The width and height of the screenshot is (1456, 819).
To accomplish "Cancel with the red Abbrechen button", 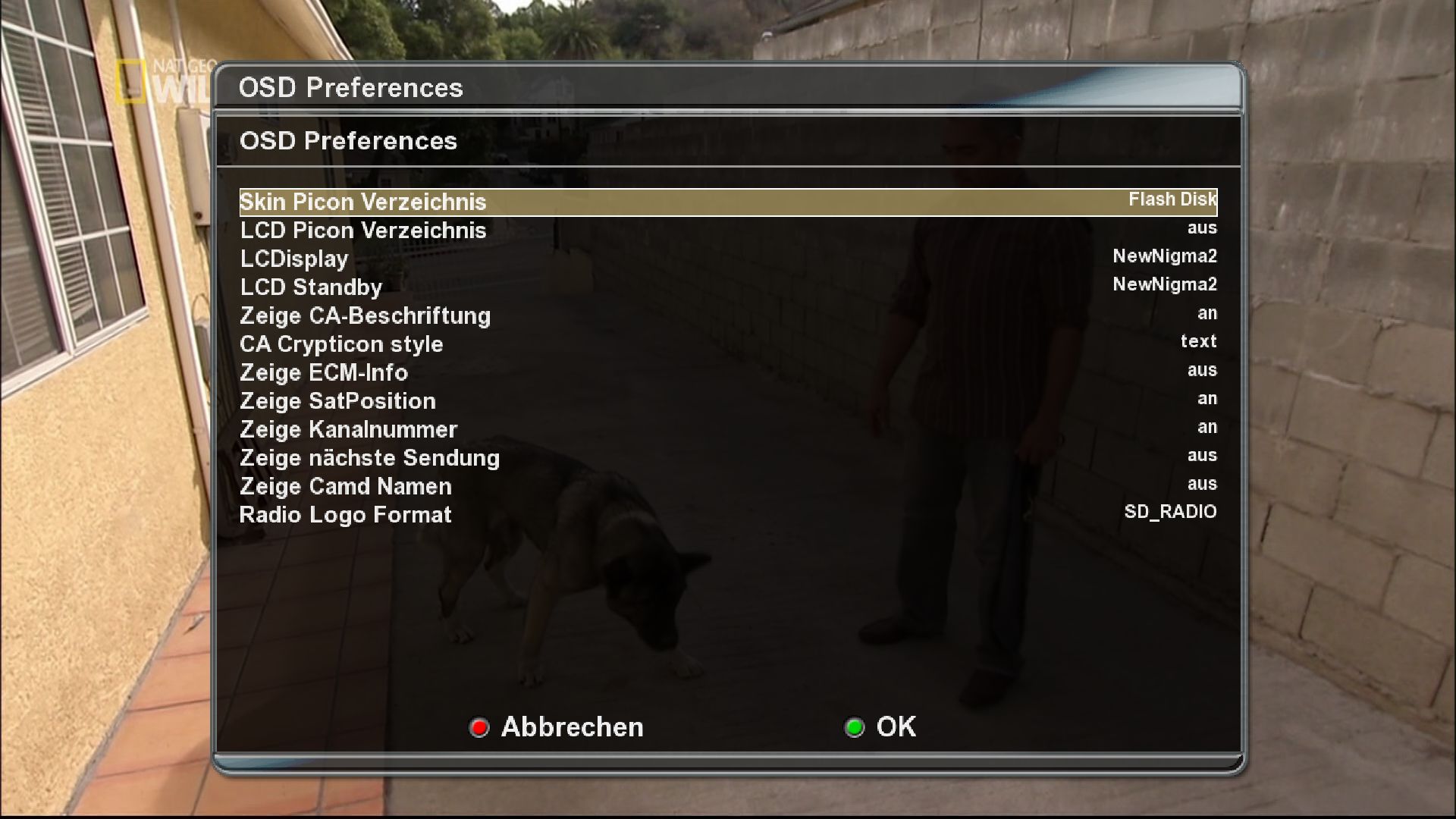I will click(557, 727).
